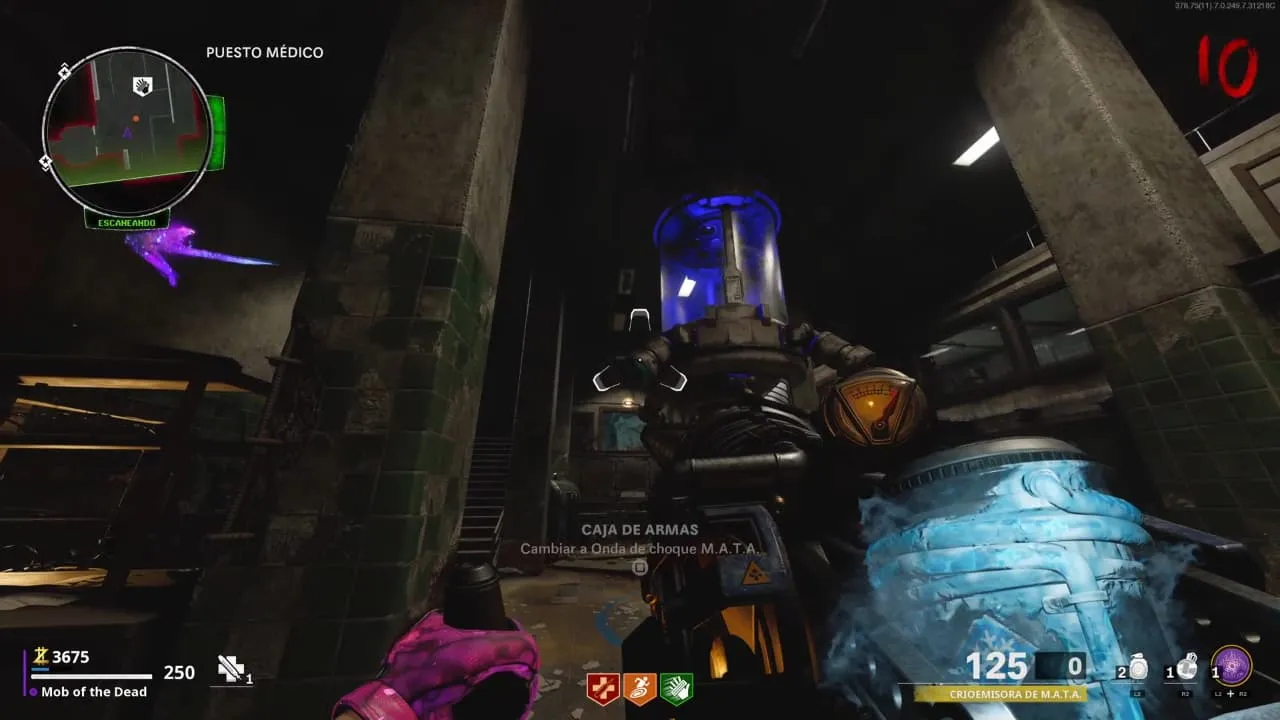Image resolution: width=1280 pixels, height=720 pixels.
Task: Activate the purple field upgrade ability
Action: coord(1231,666)
